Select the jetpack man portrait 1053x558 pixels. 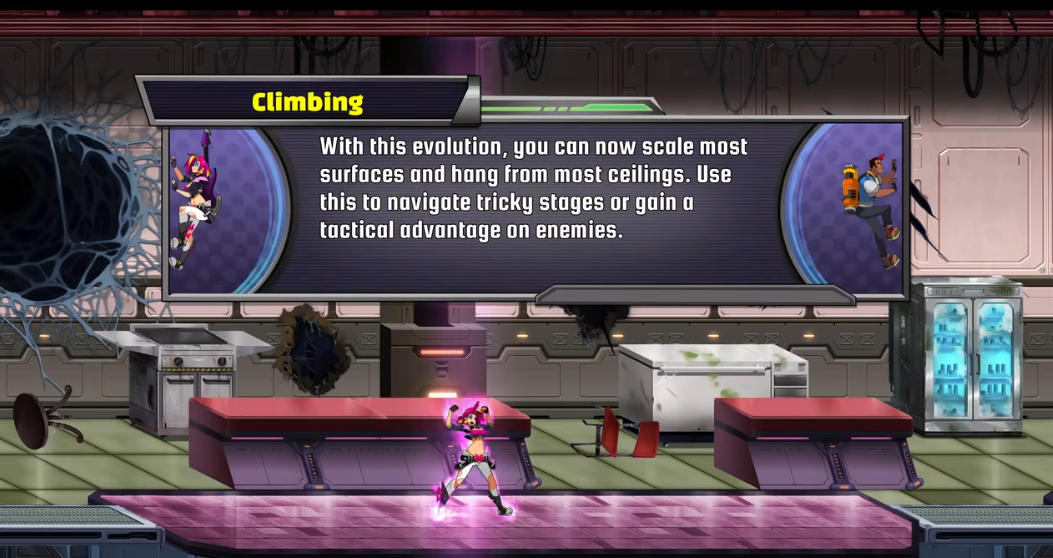tap(870, 210)
